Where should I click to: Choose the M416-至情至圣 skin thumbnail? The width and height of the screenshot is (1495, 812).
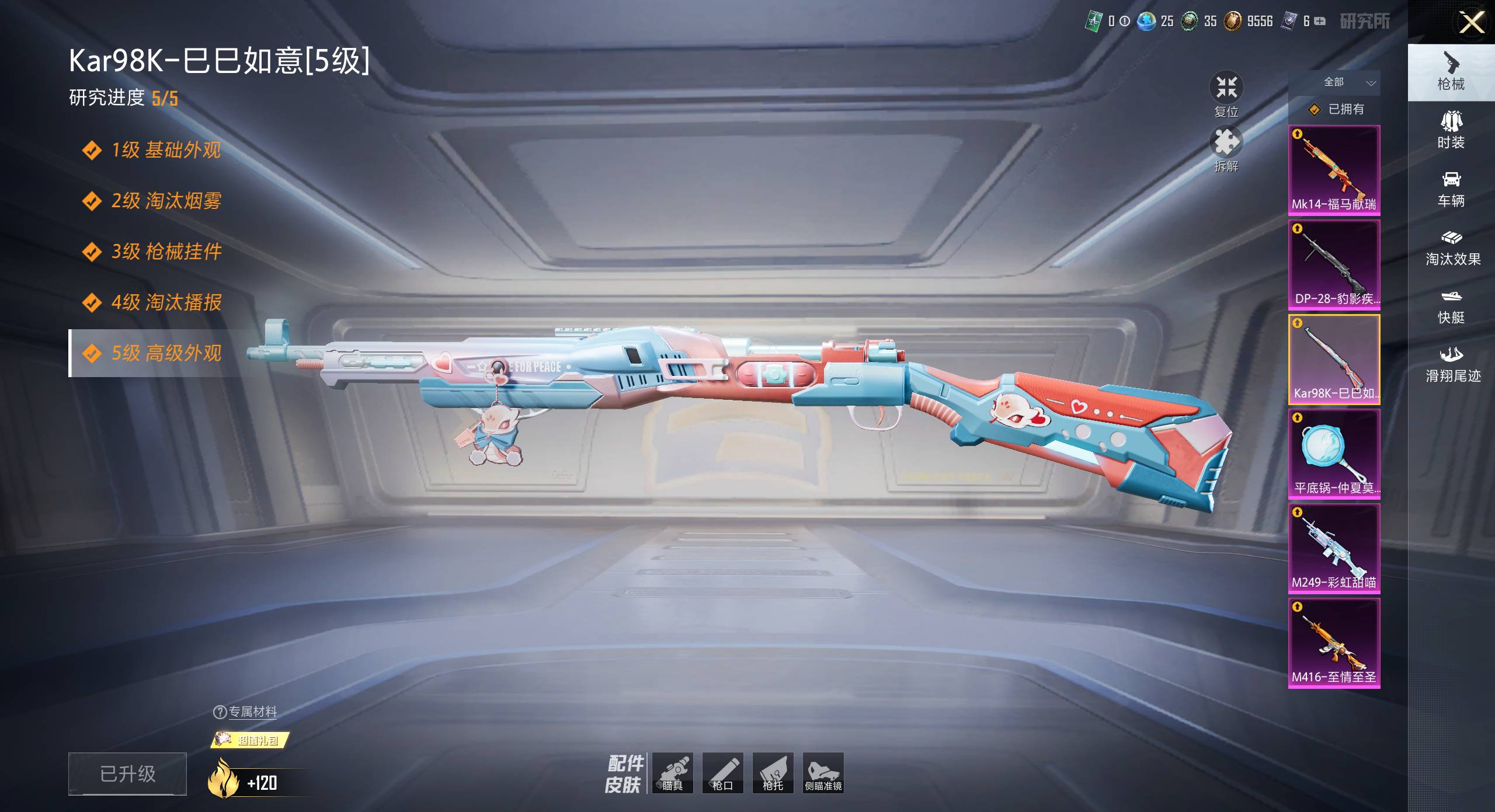[x=1334, y=643]
